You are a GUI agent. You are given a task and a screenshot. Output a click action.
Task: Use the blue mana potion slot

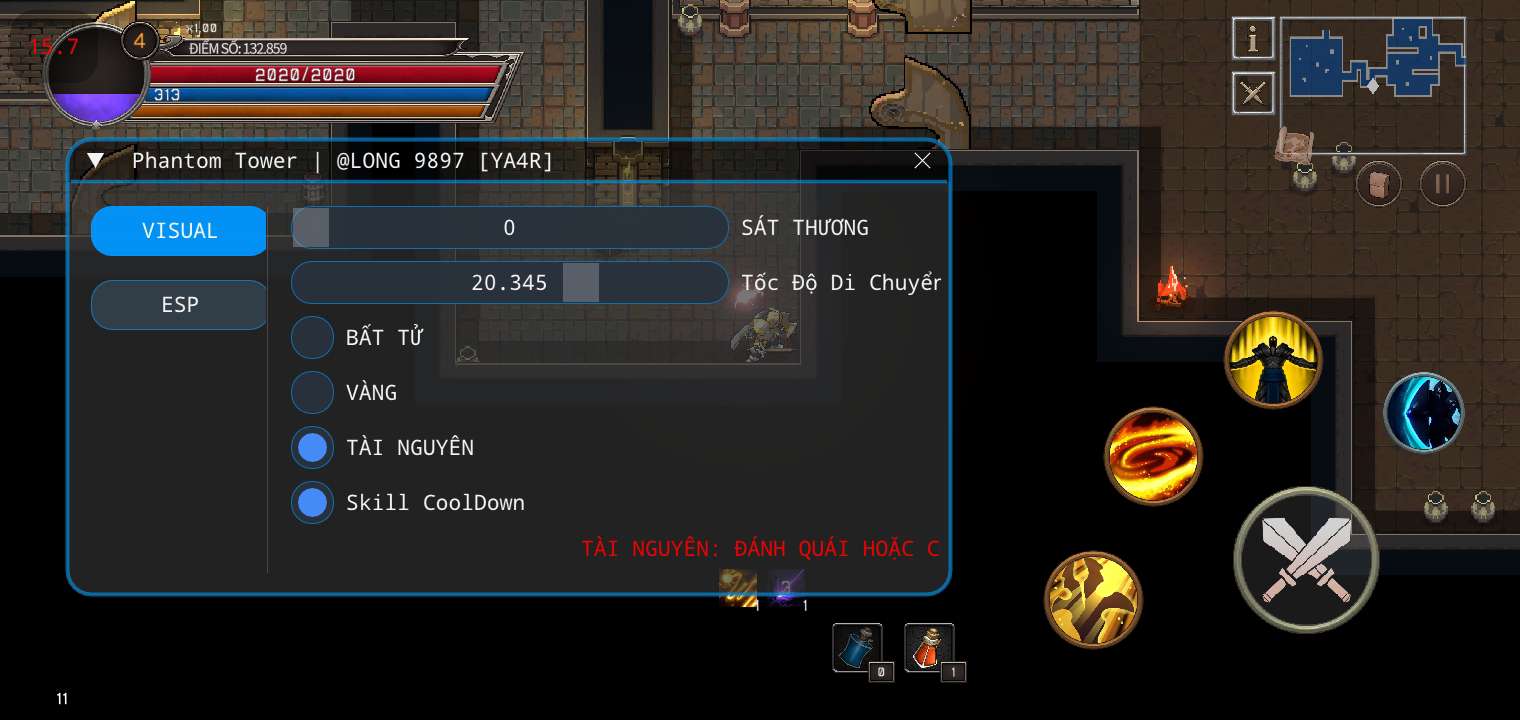coord(857,648)
